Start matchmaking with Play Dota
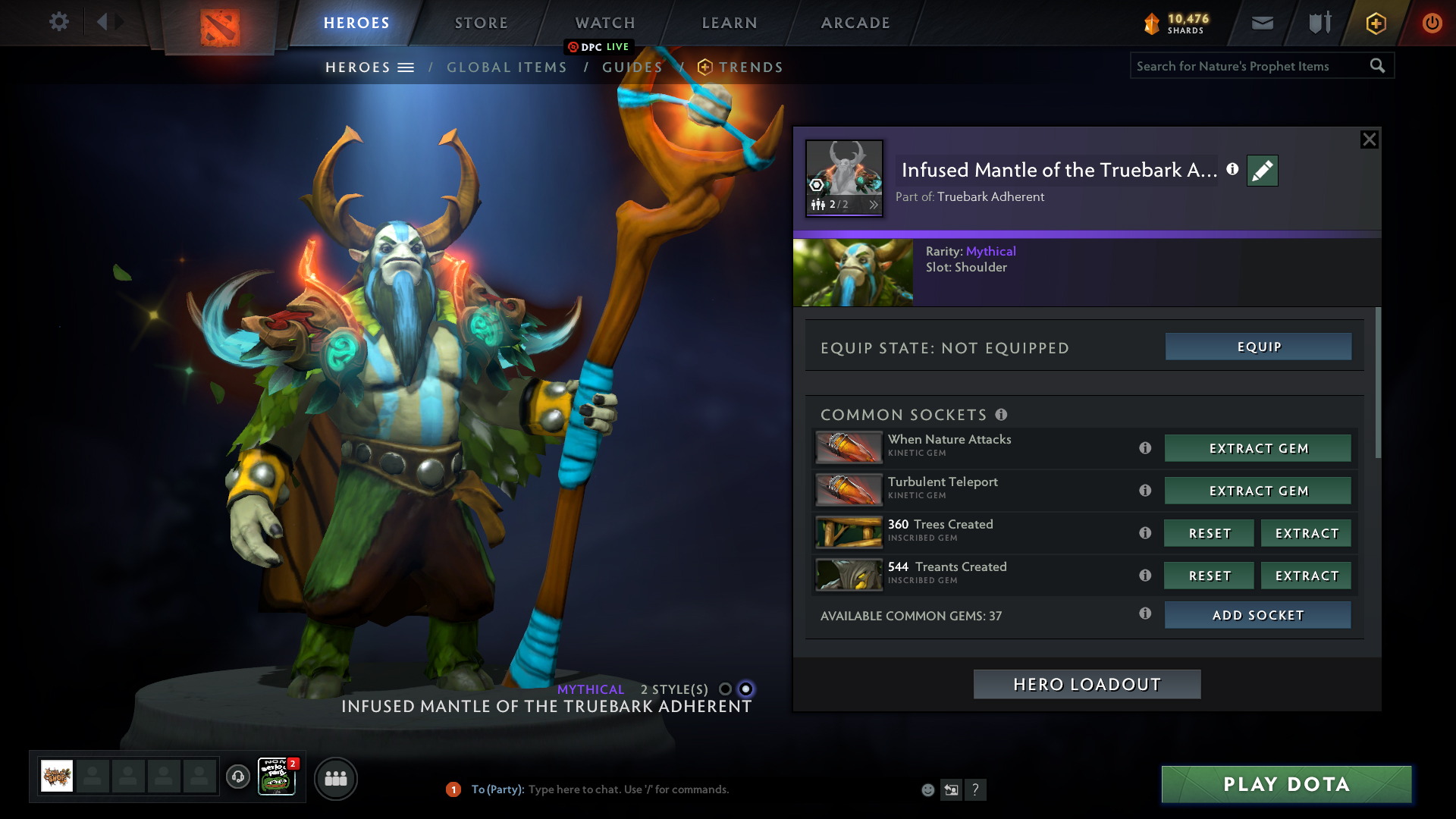Viewport: 1456px width, 819px height. click(1286, 784)
